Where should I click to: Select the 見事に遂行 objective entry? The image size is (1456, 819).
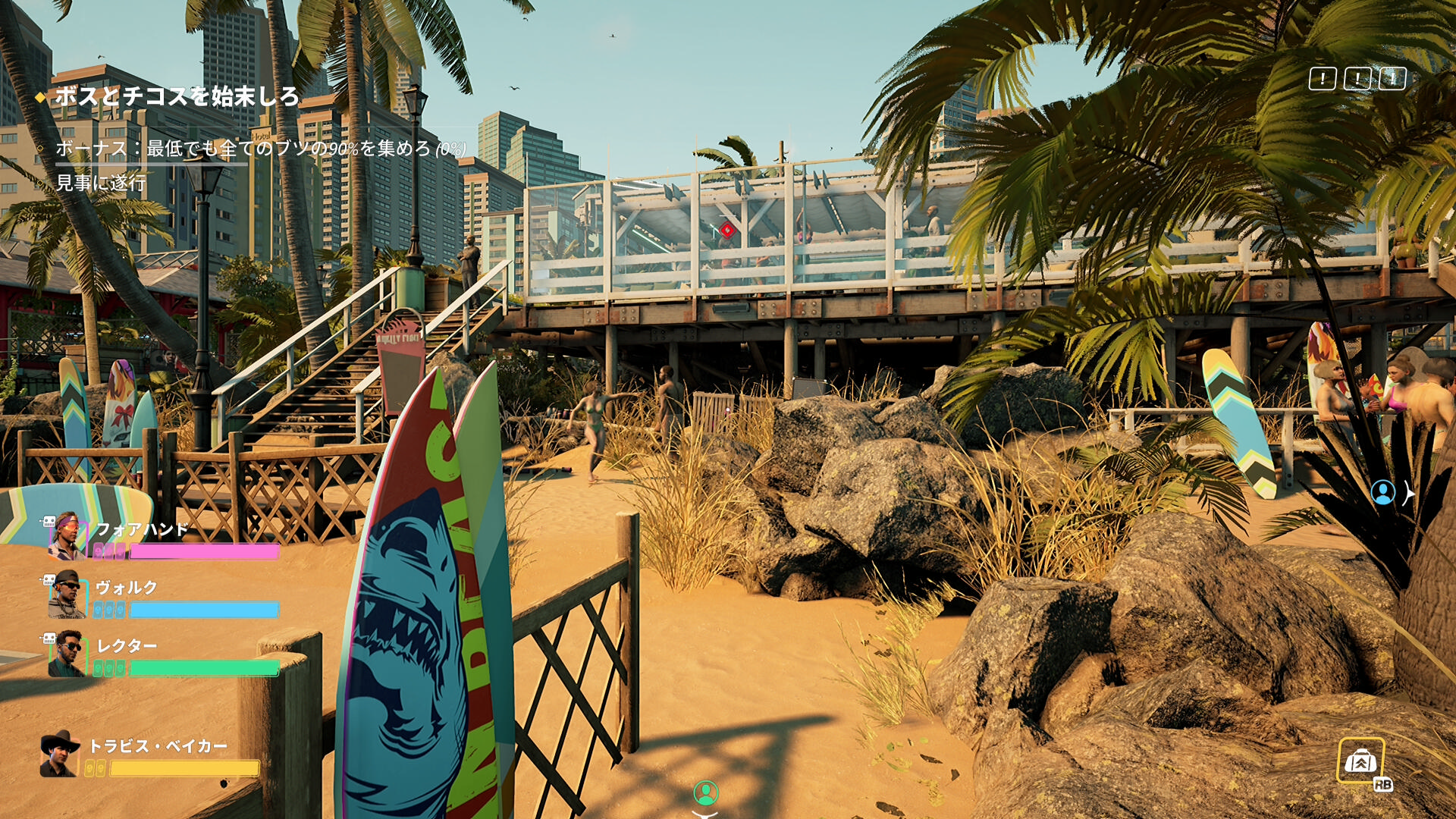click(101, 183)
